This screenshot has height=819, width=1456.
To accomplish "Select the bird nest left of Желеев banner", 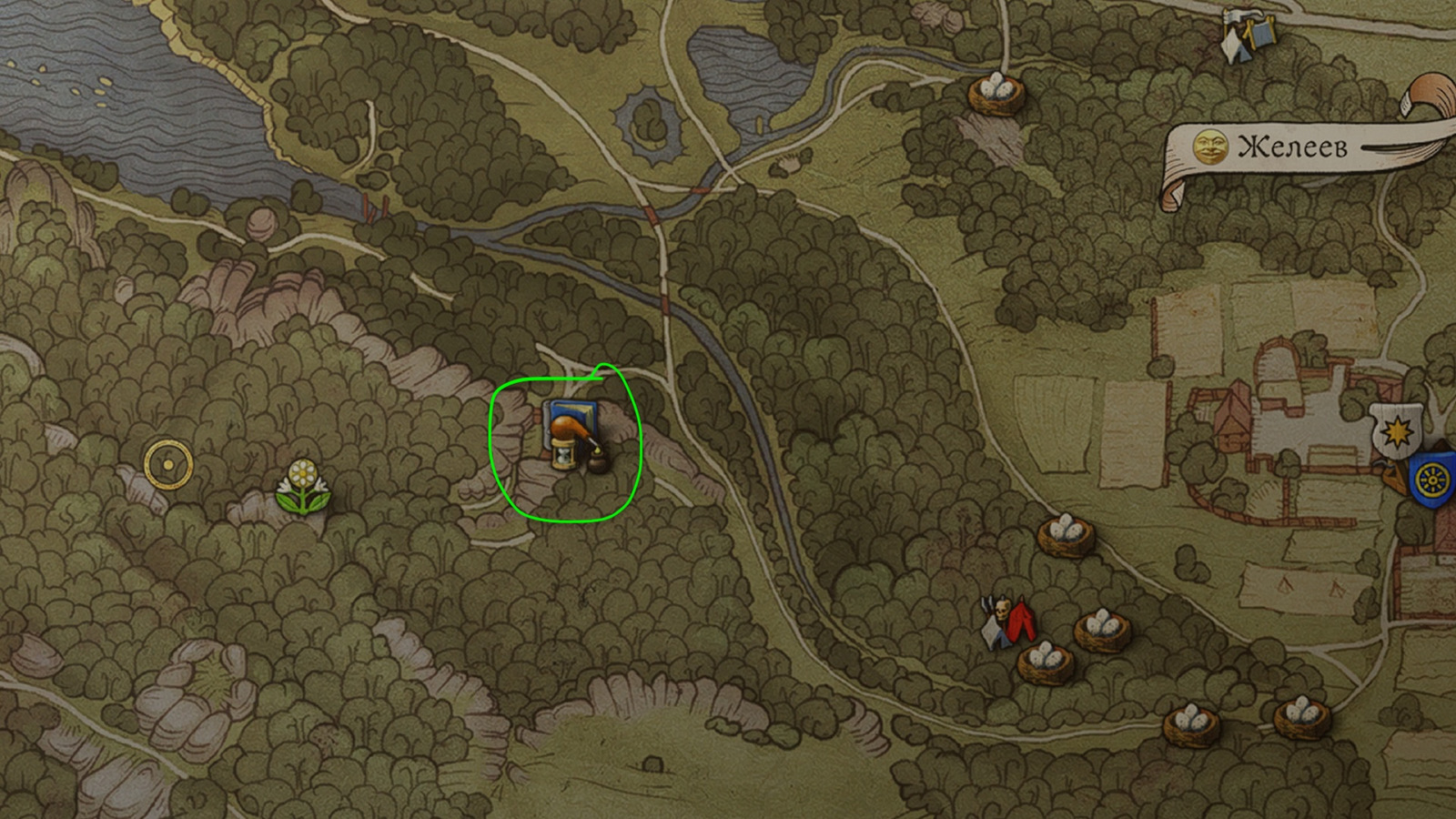I will [x=996, y=92].
